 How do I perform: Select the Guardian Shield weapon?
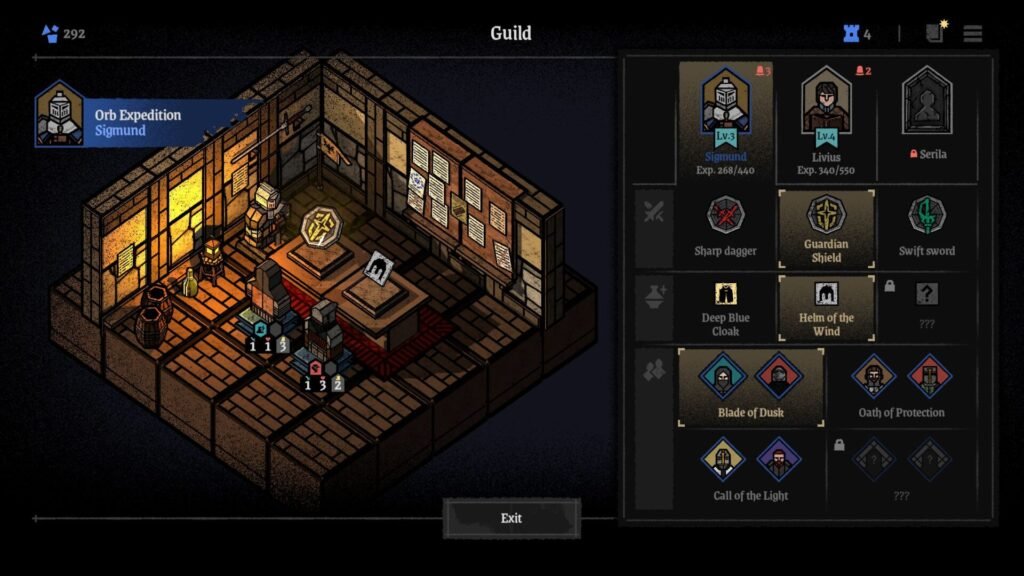(827, 226)
